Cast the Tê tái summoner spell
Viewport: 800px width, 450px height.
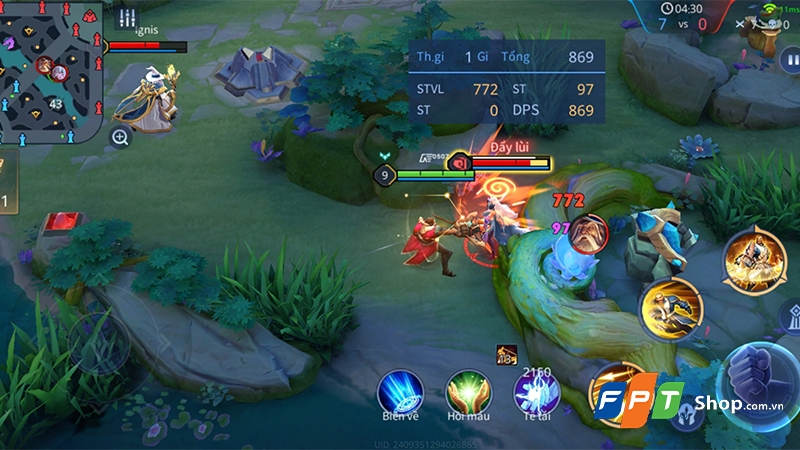pyautogui.click(x=531, y=390)
